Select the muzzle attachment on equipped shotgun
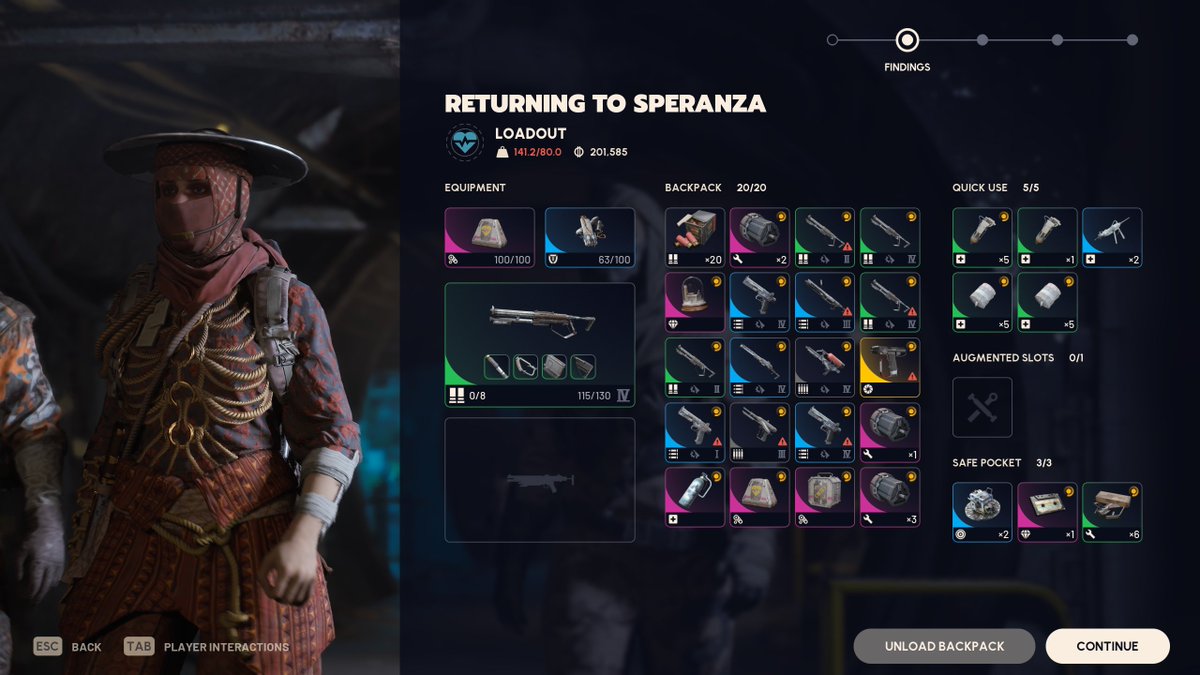The width and height of the screenshot is (1200, 675). coord(497,367)
